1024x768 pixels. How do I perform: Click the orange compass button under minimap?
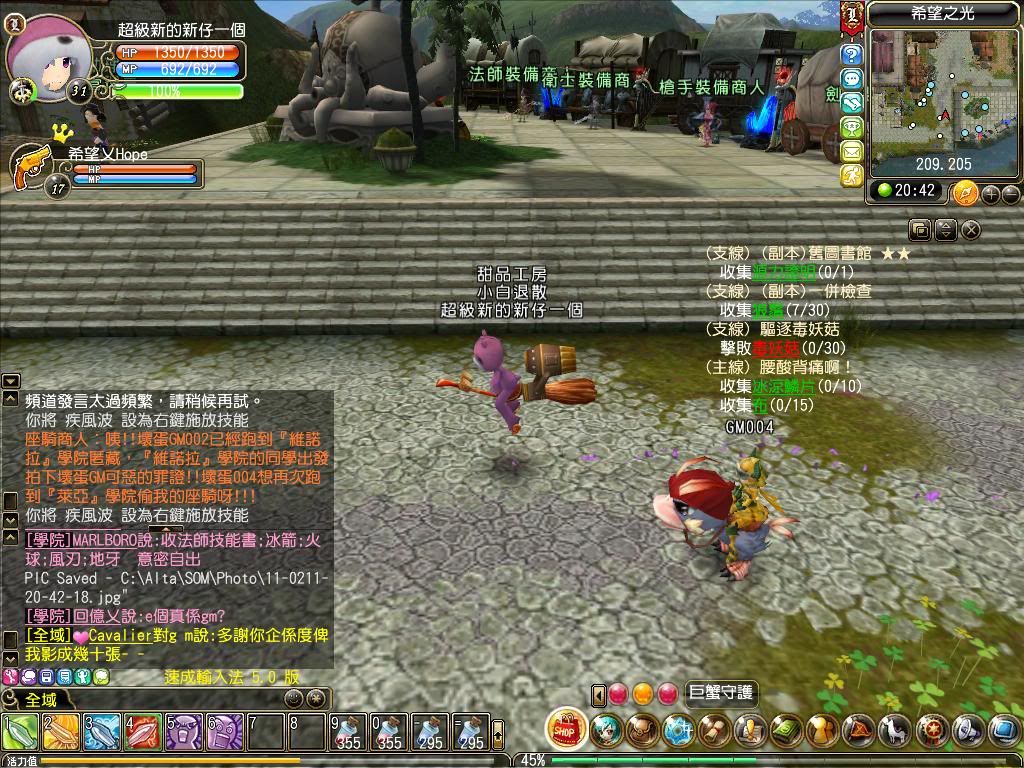965,192
